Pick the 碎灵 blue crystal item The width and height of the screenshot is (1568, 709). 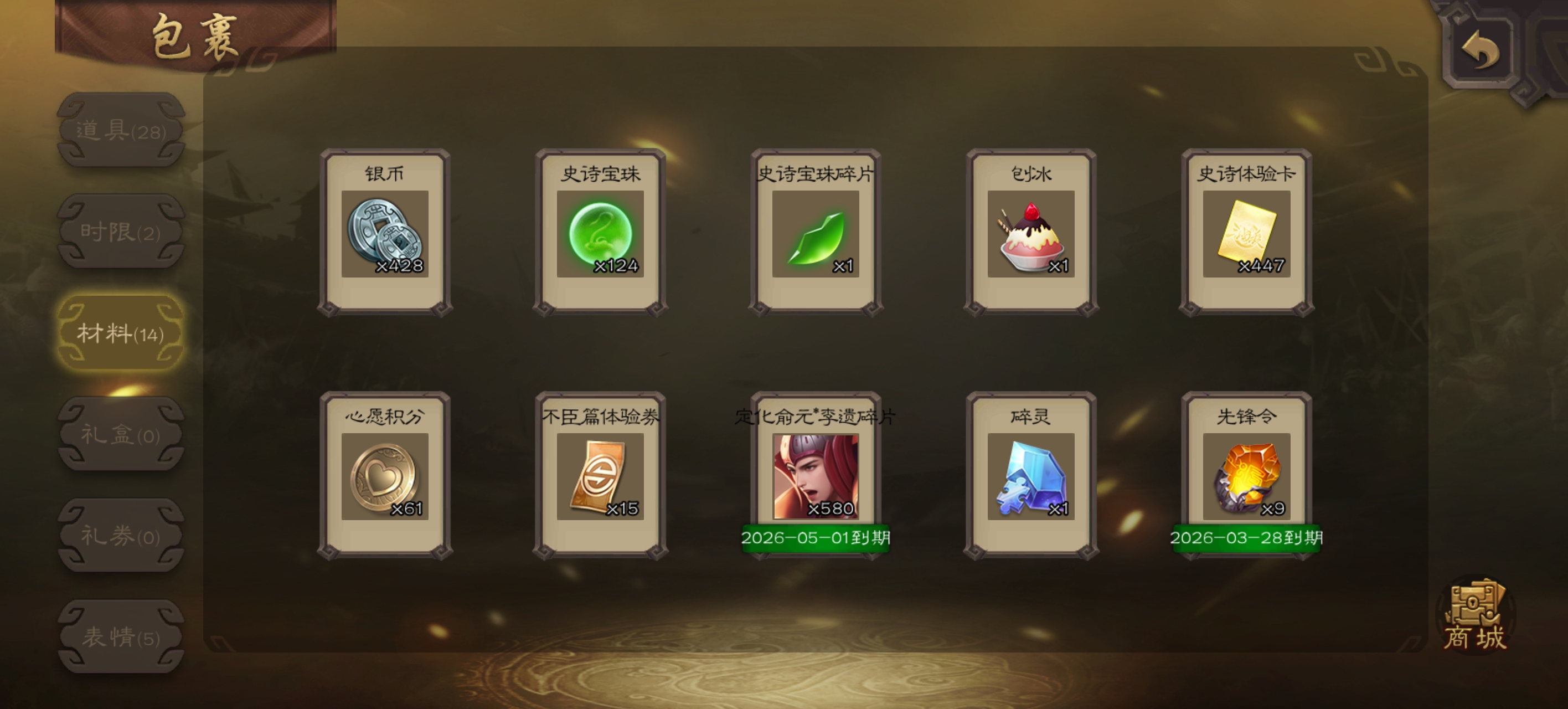[x=1031, y=476]
